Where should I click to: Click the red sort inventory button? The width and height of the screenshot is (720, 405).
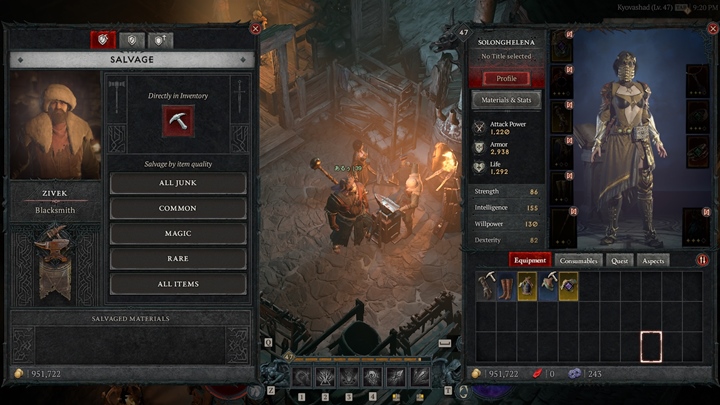pyautogui.click(x=702, y=261)
